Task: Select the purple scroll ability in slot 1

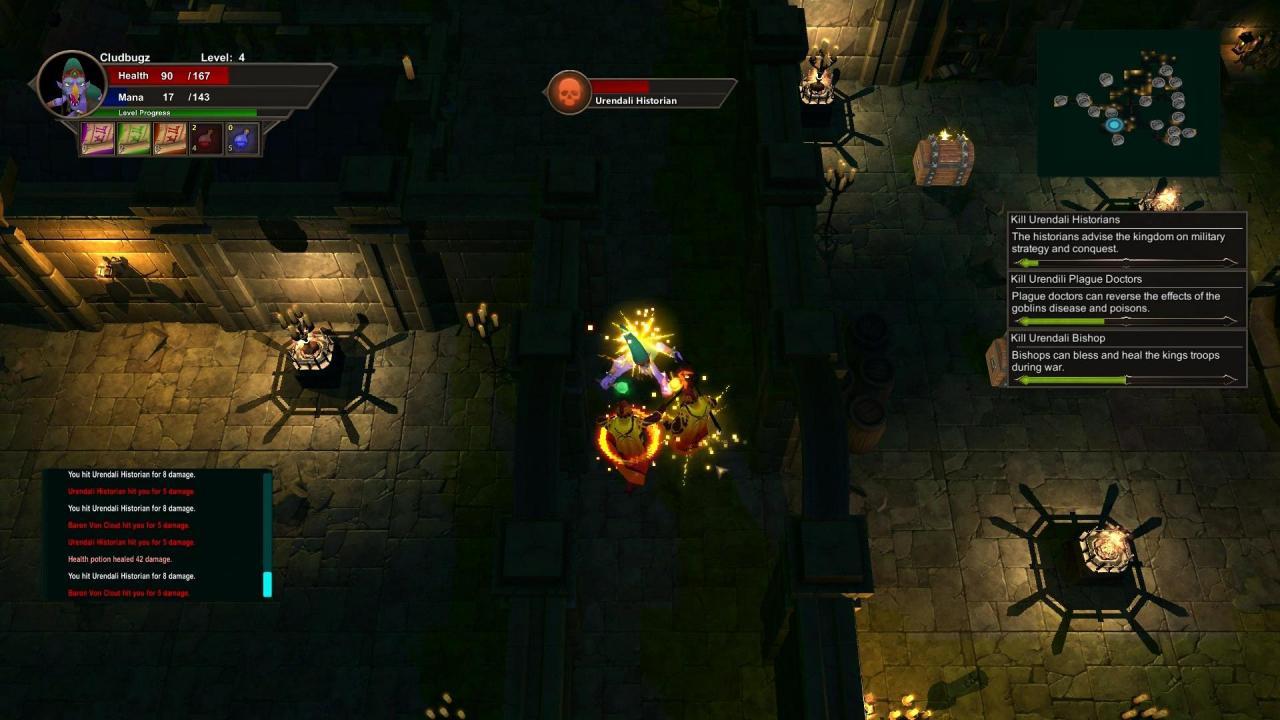Action: click(97, 139)
